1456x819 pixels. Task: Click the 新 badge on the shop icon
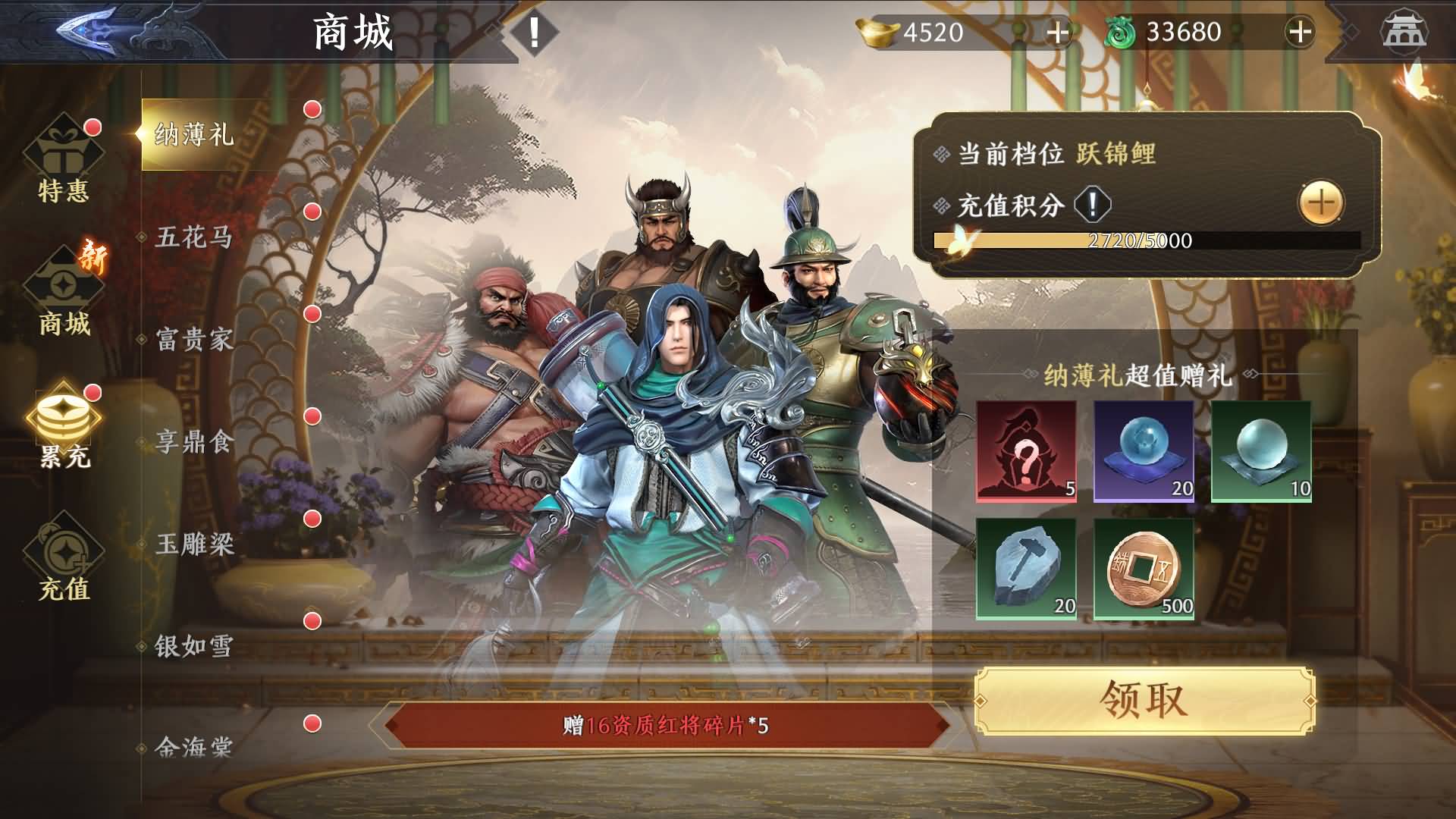click(93, 256)
